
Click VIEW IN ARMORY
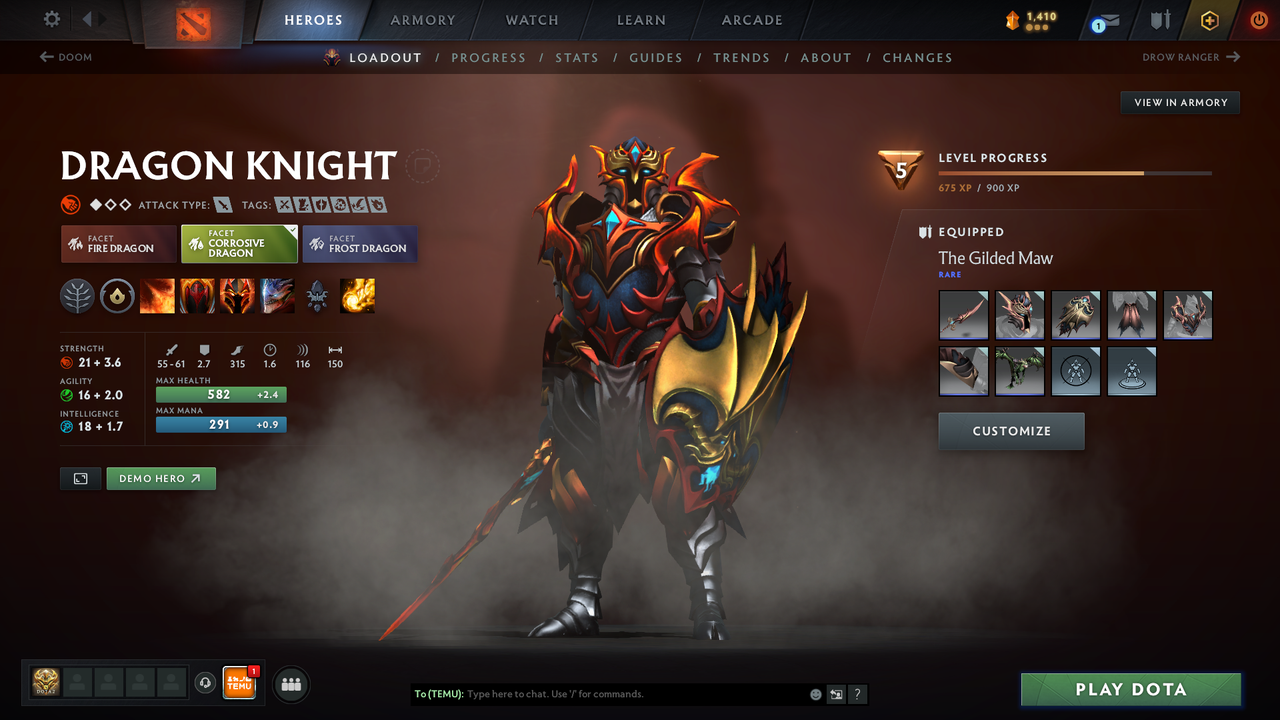(x=1179, y=102)
